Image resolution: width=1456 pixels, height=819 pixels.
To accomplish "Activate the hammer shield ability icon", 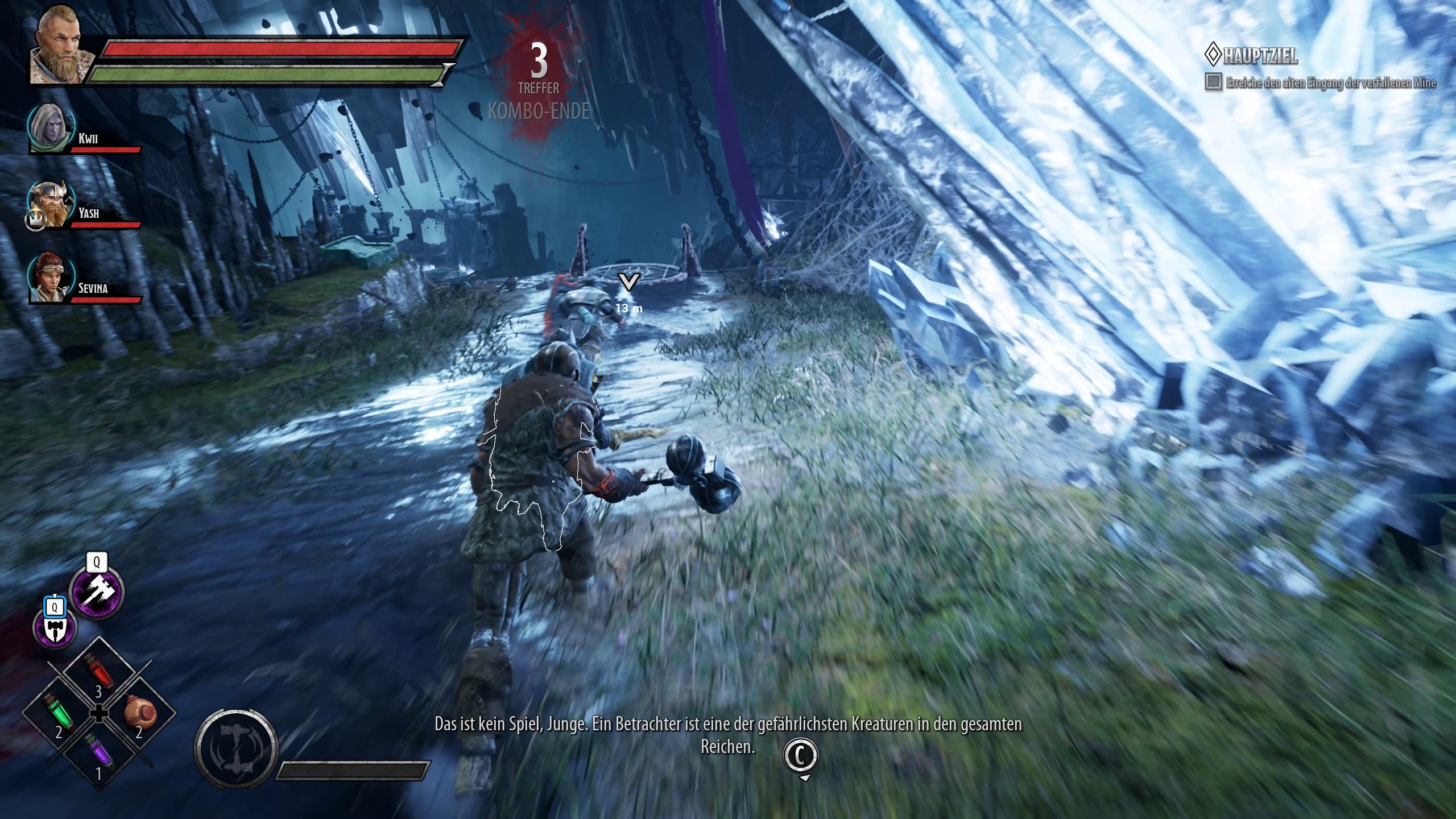I will pos(55,627).
